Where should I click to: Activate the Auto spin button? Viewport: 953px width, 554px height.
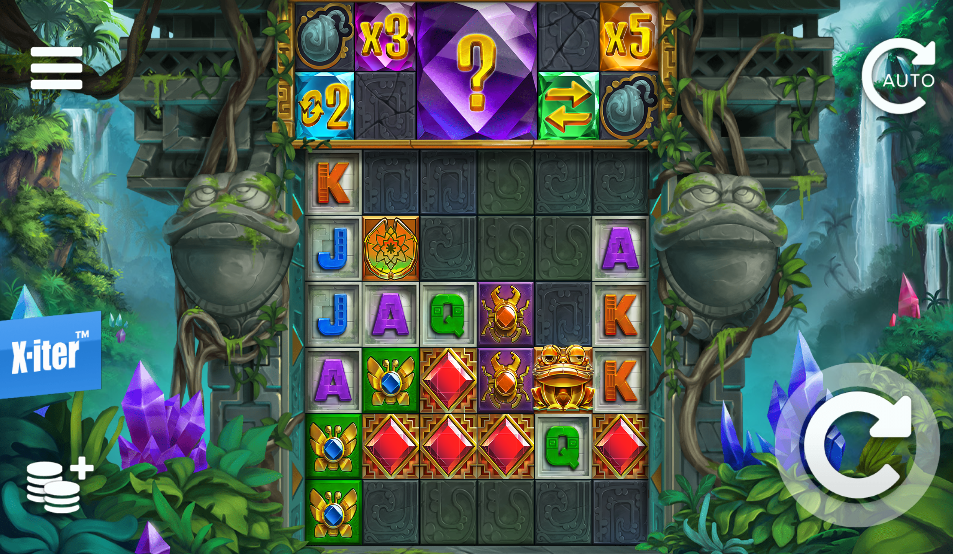click(x=899, y=77)
